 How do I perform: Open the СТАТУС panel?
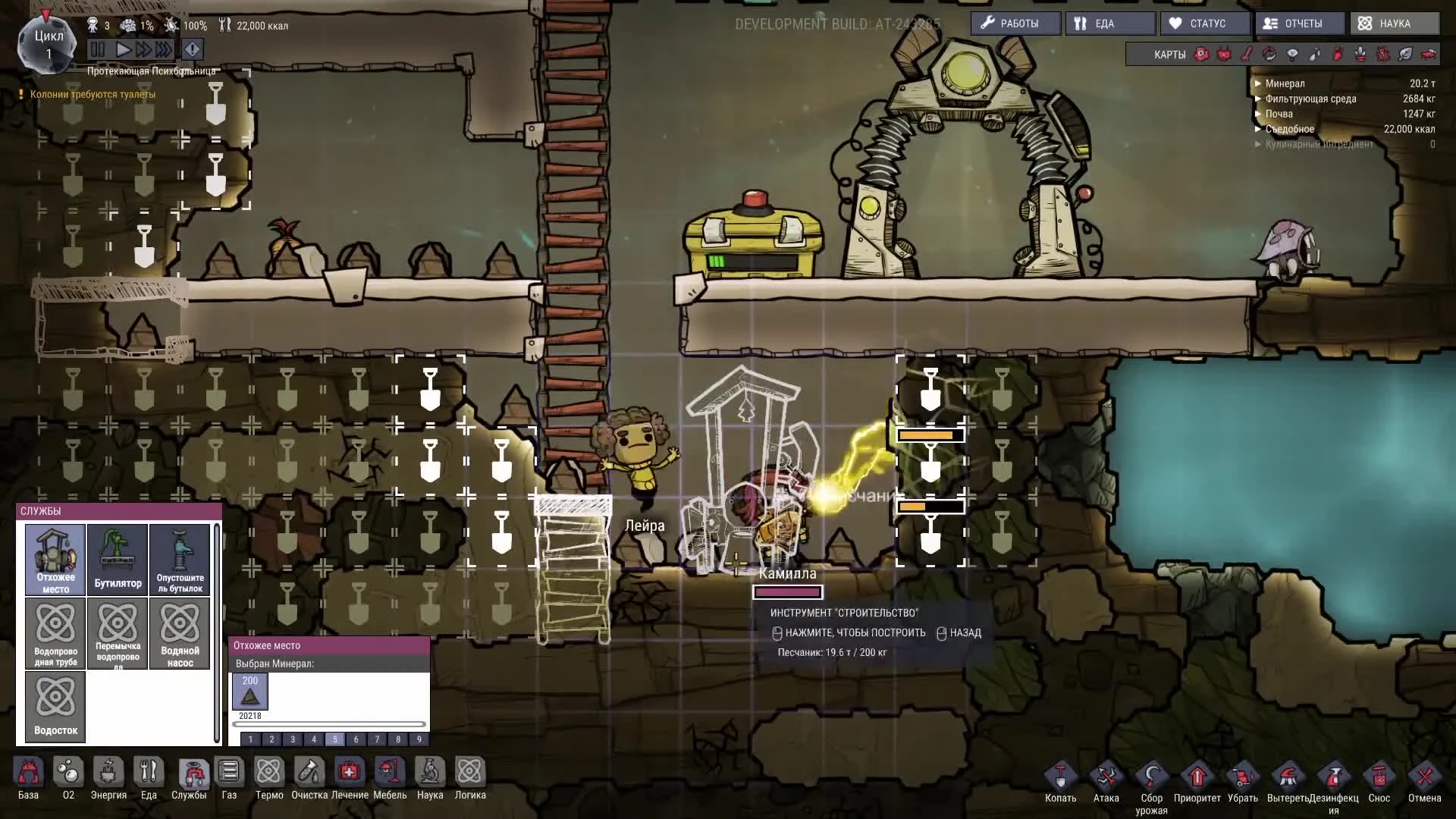1205,24
